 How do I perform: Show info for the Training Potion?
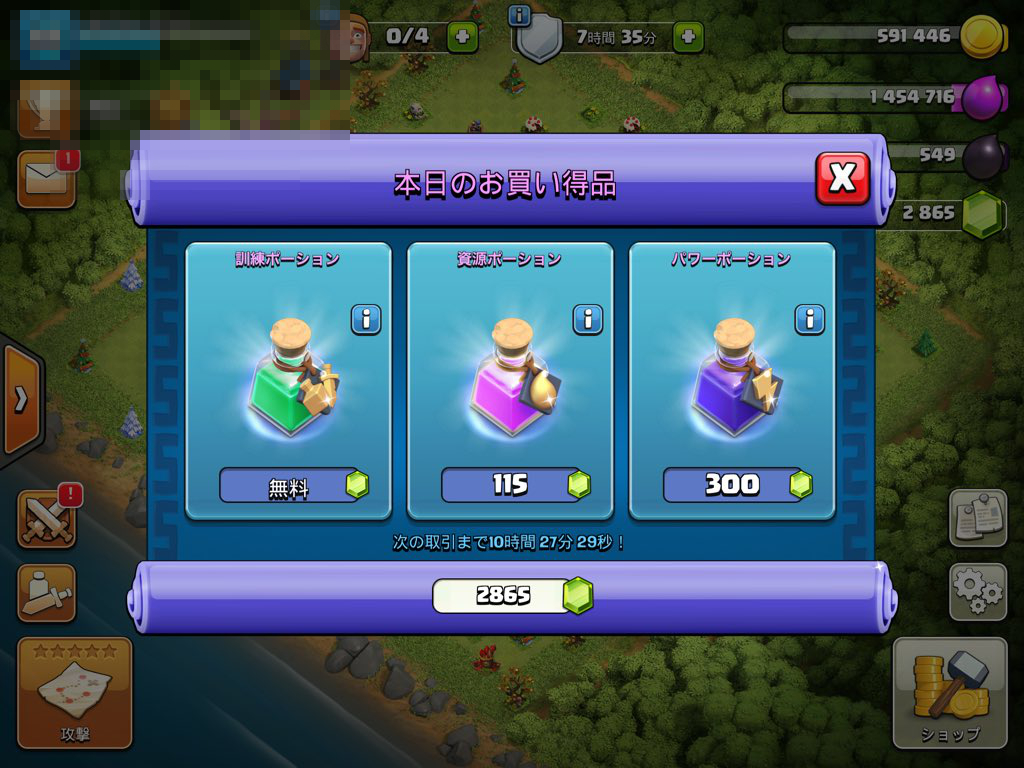366,320
